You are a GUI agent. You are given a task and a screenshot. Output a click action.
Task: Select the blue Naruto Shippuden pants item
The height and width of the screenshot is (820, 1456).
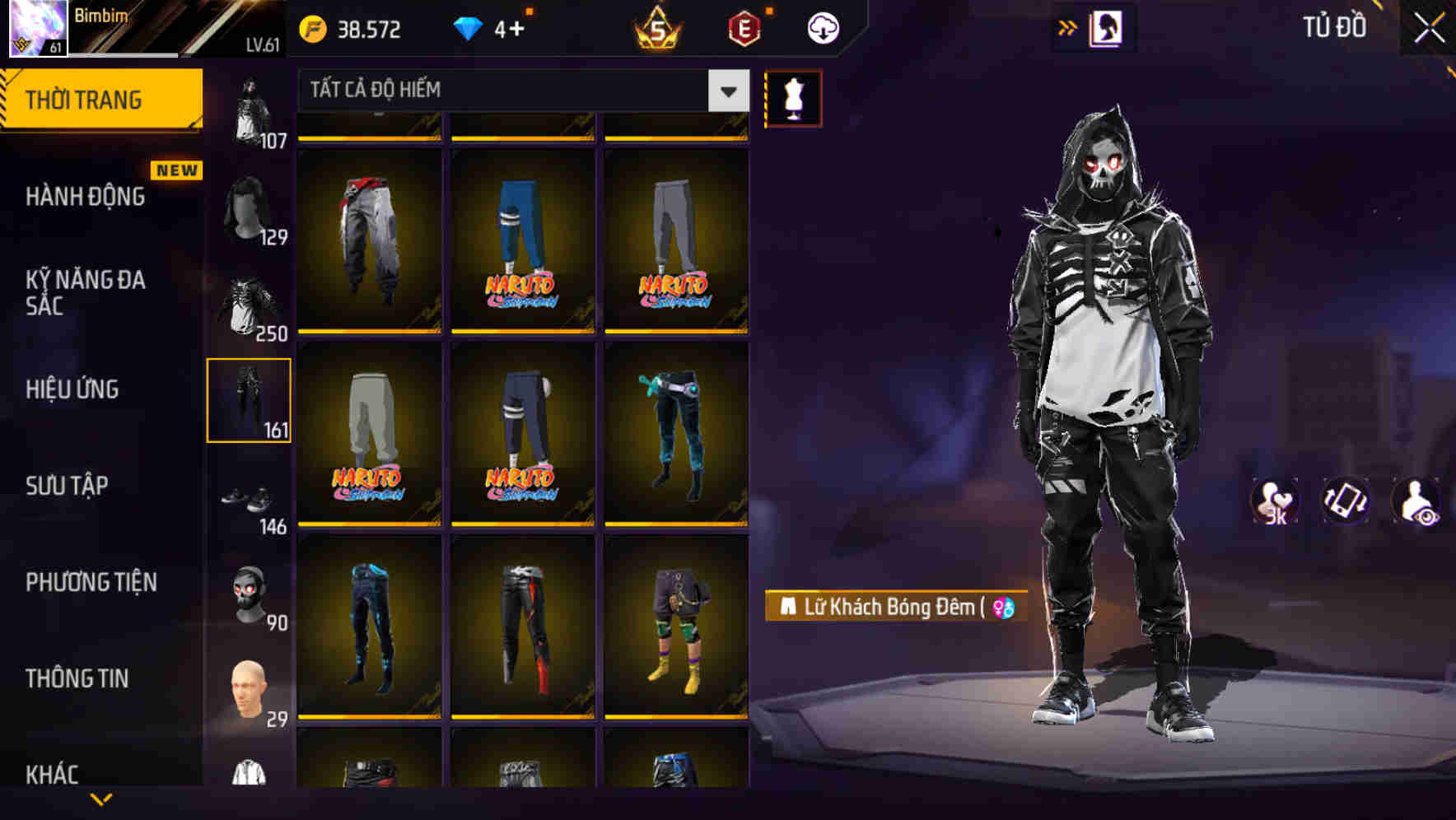point(522,239)
